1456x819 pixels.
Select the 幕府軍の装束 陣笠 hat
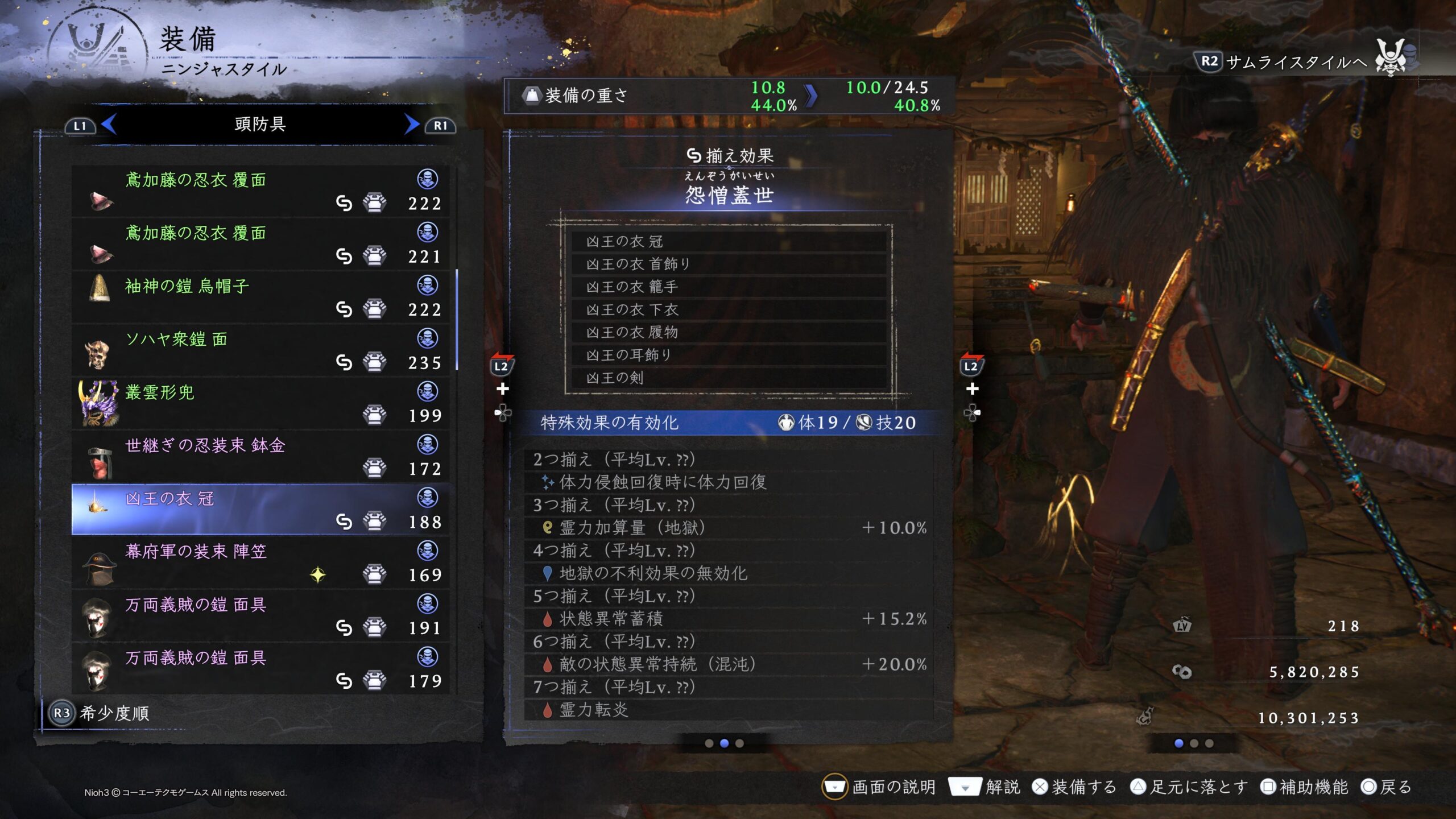[x=260, y=562]
